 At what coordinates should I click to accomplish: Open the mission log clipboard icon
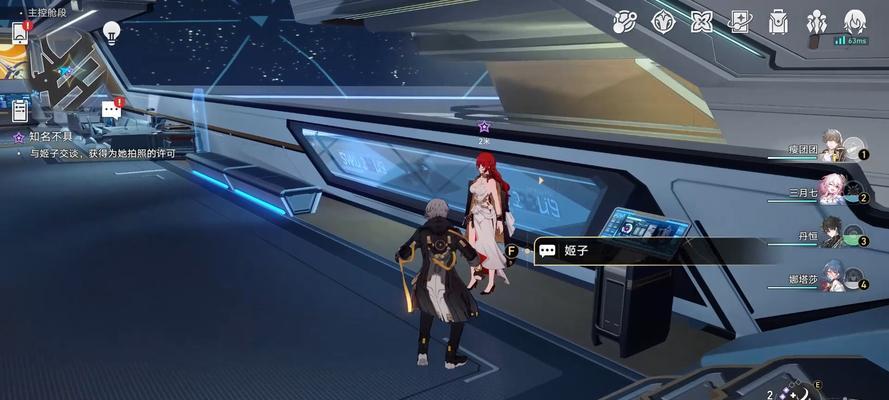click(19, 110)
